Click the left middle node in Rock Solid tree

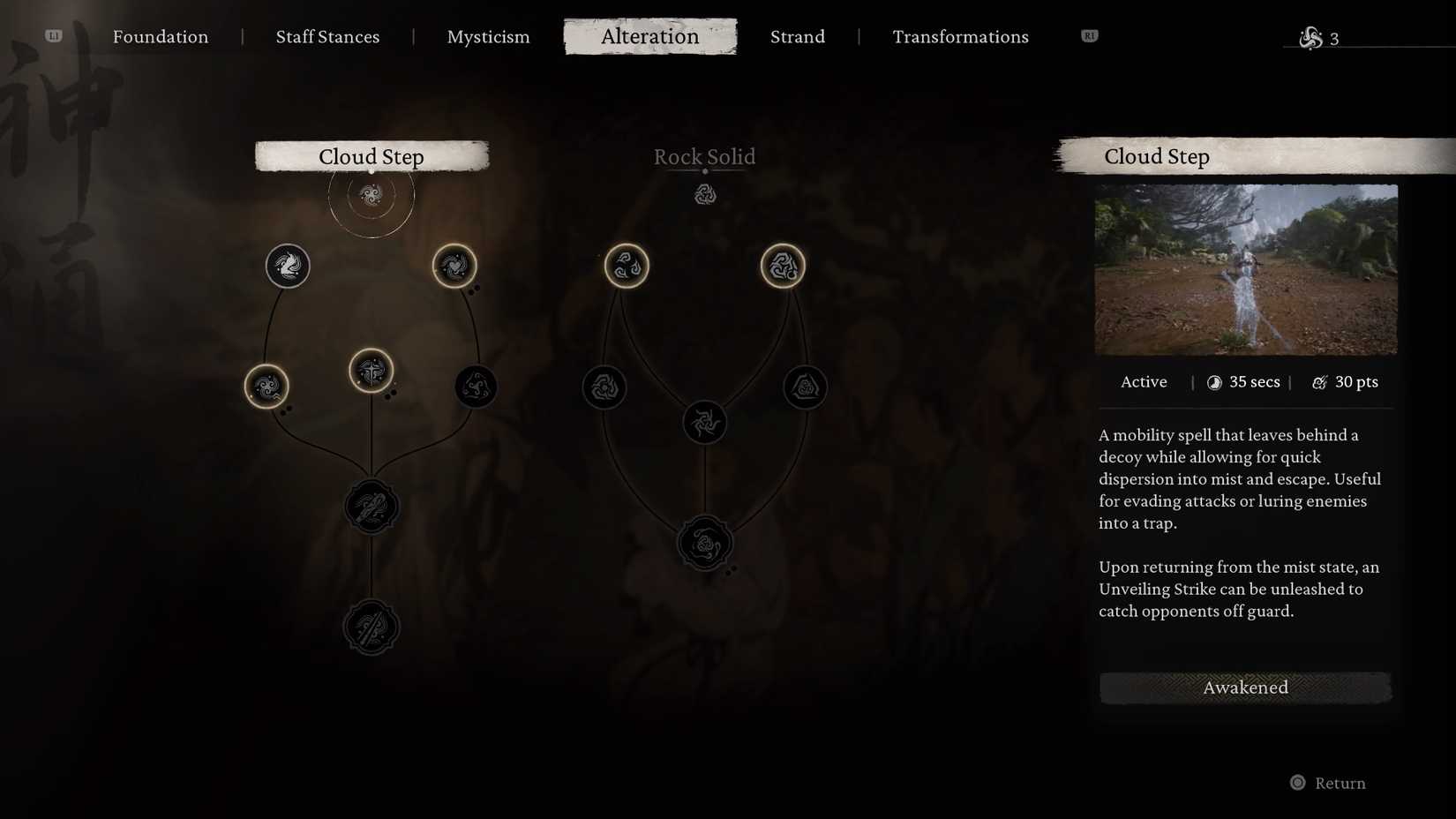[604, 387]
